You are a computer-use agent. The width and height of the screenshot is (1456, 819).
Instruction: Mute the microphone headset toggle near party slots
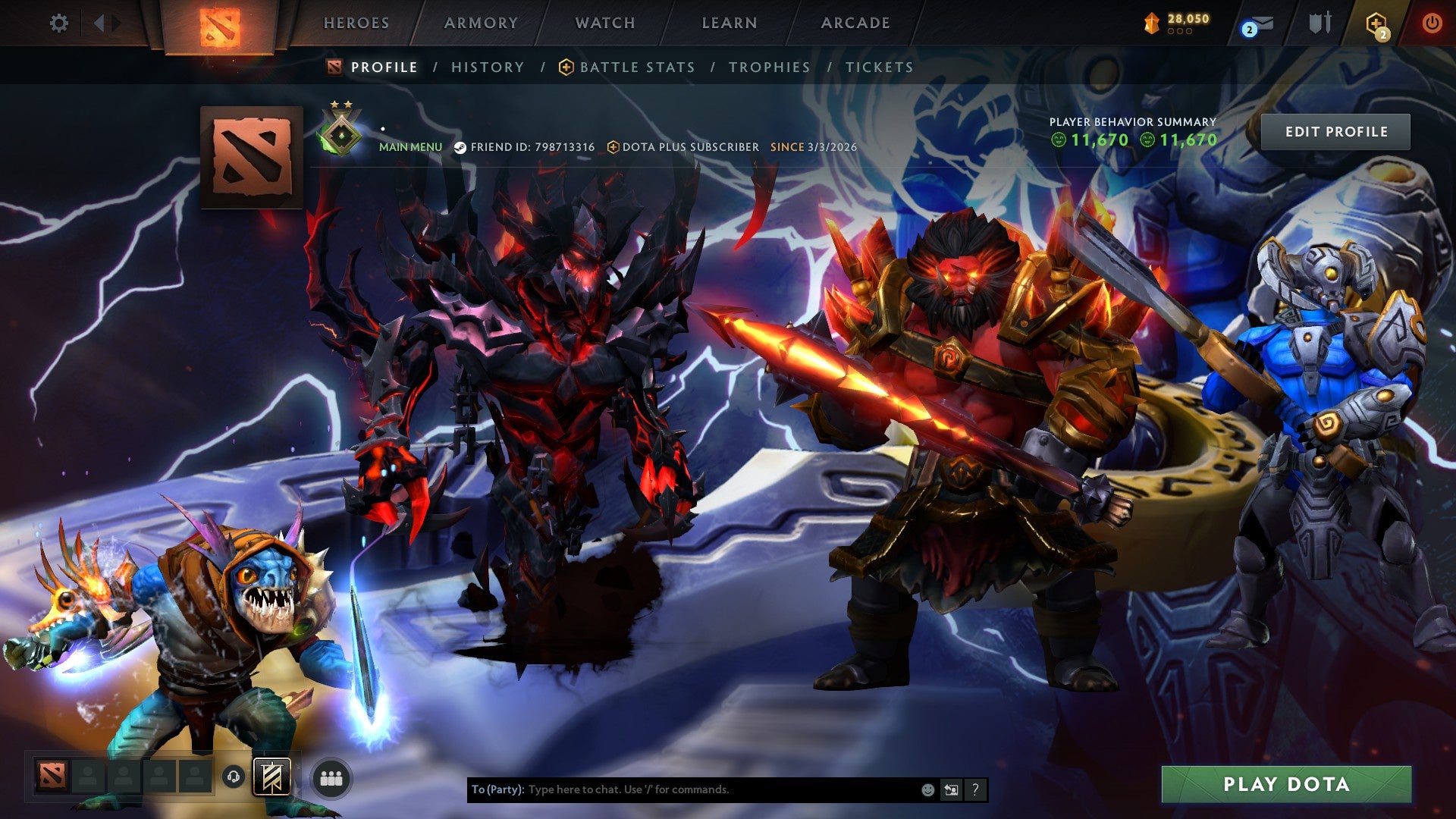tap(233, 777)
